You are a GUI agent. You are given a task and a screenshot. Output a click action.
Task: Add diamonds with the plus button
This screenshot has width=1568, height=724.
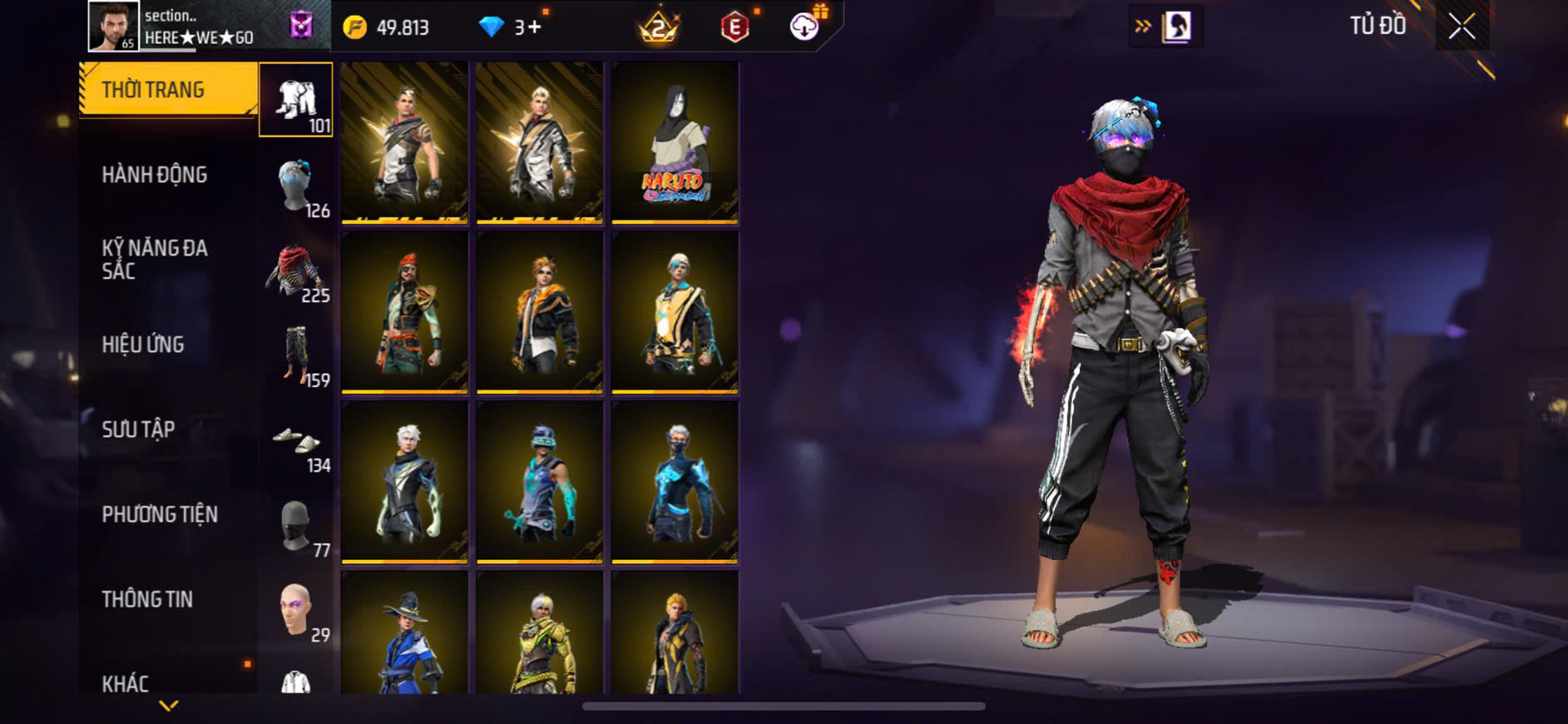point(534,27)
